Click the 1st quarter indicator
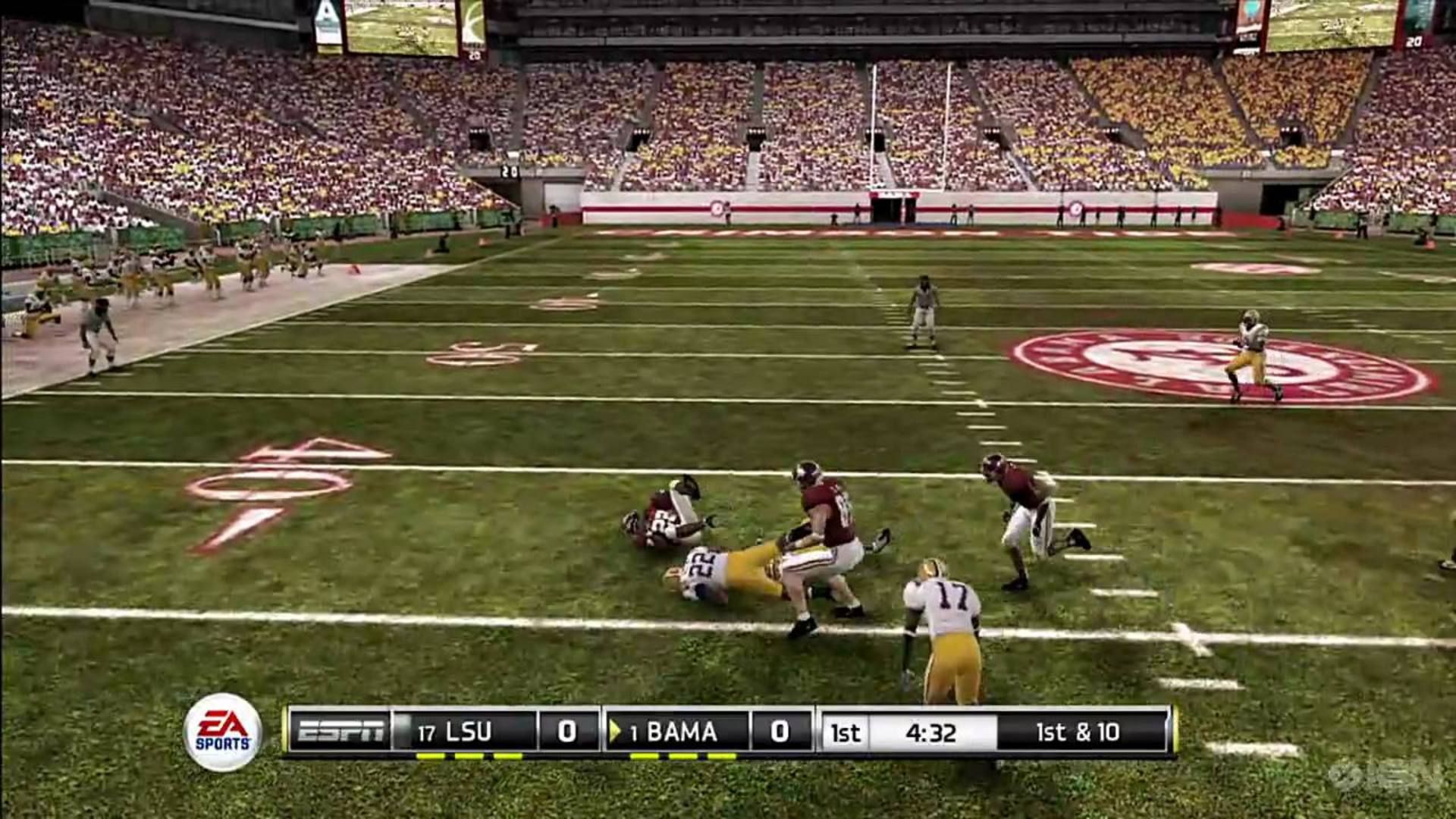Viewport: 1456px width, 819px height. pyautogui.click(x=844, y=732)
